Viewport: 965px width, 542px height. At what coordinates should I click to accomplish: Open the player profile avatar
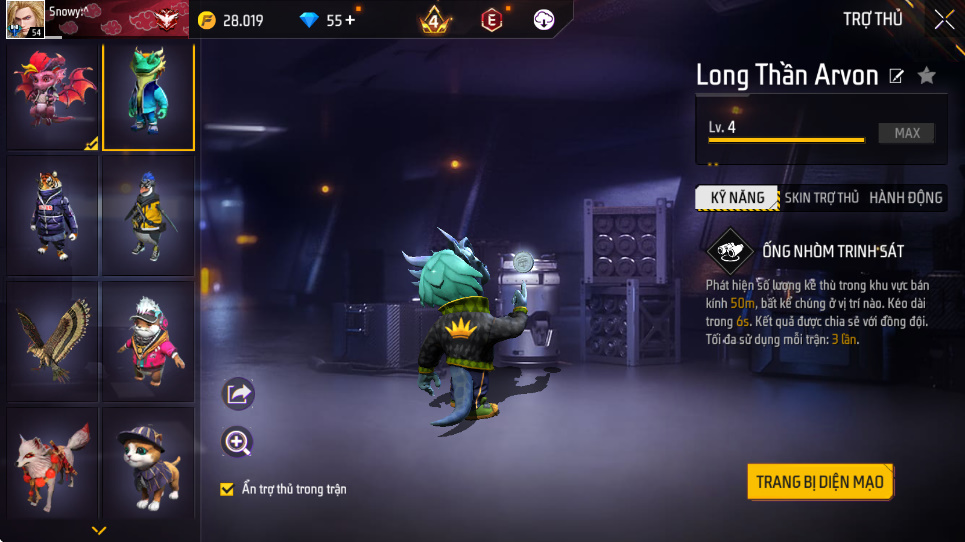[x=23, y=20]
